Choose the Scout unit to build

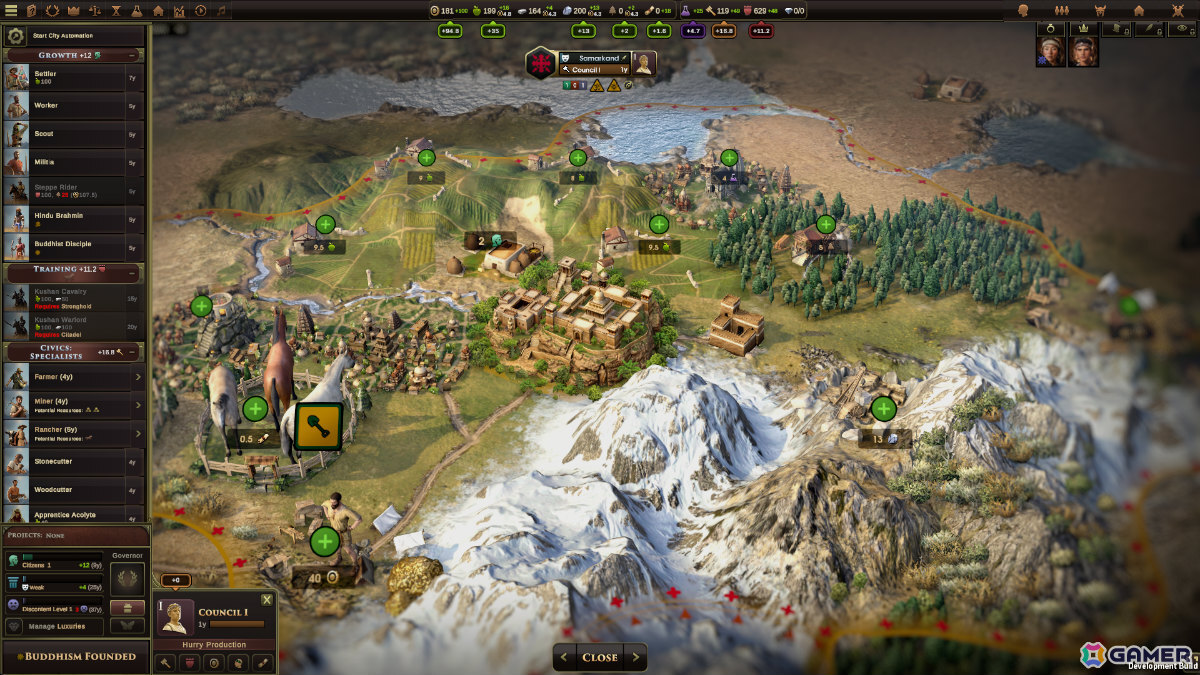point(65,134)
